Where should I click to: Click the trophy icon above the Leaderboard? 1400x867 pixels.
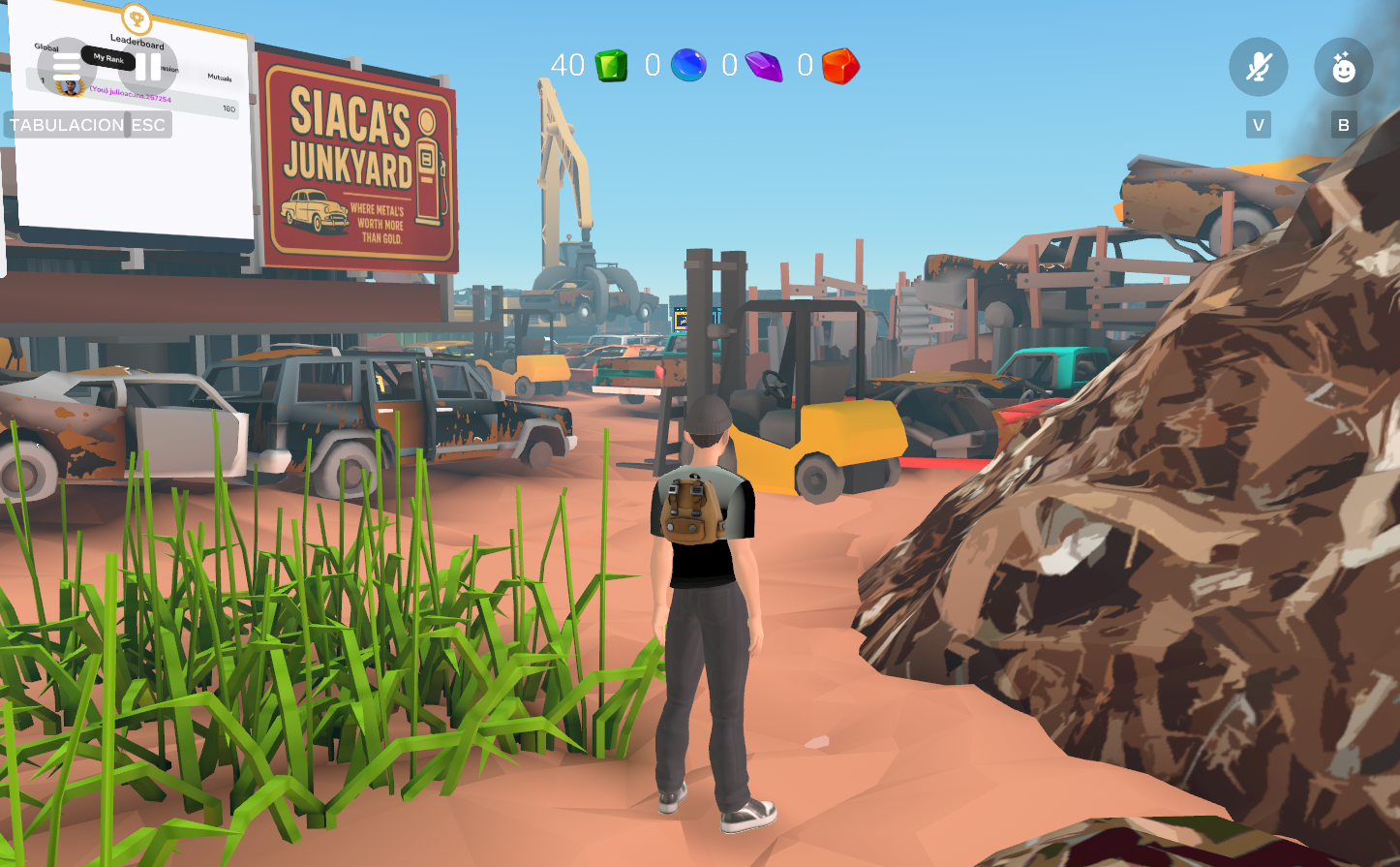pyautogui.click(x=137, y=17)
